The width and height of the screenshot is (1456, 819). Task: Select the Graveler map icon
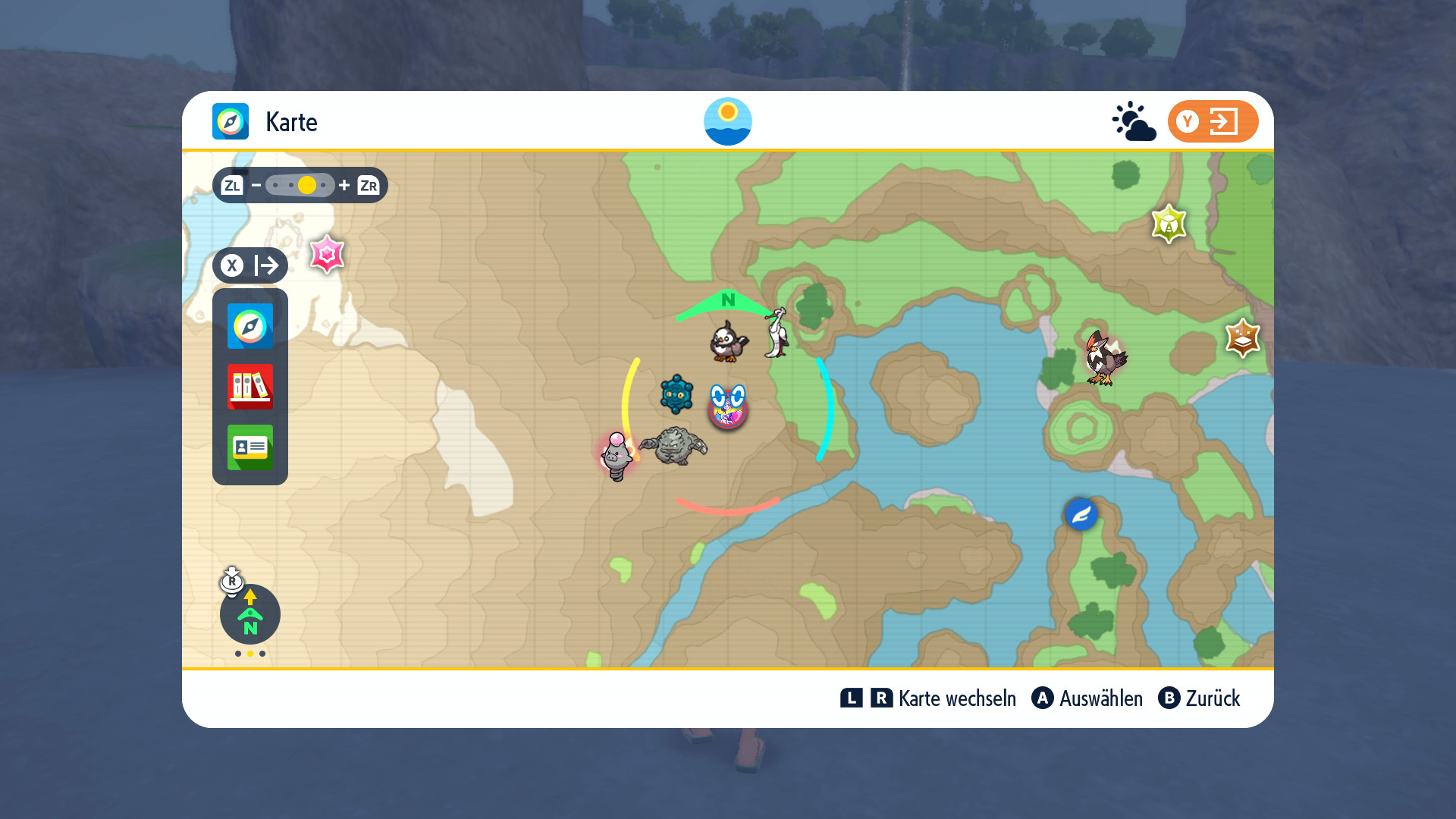pos(673,445)
